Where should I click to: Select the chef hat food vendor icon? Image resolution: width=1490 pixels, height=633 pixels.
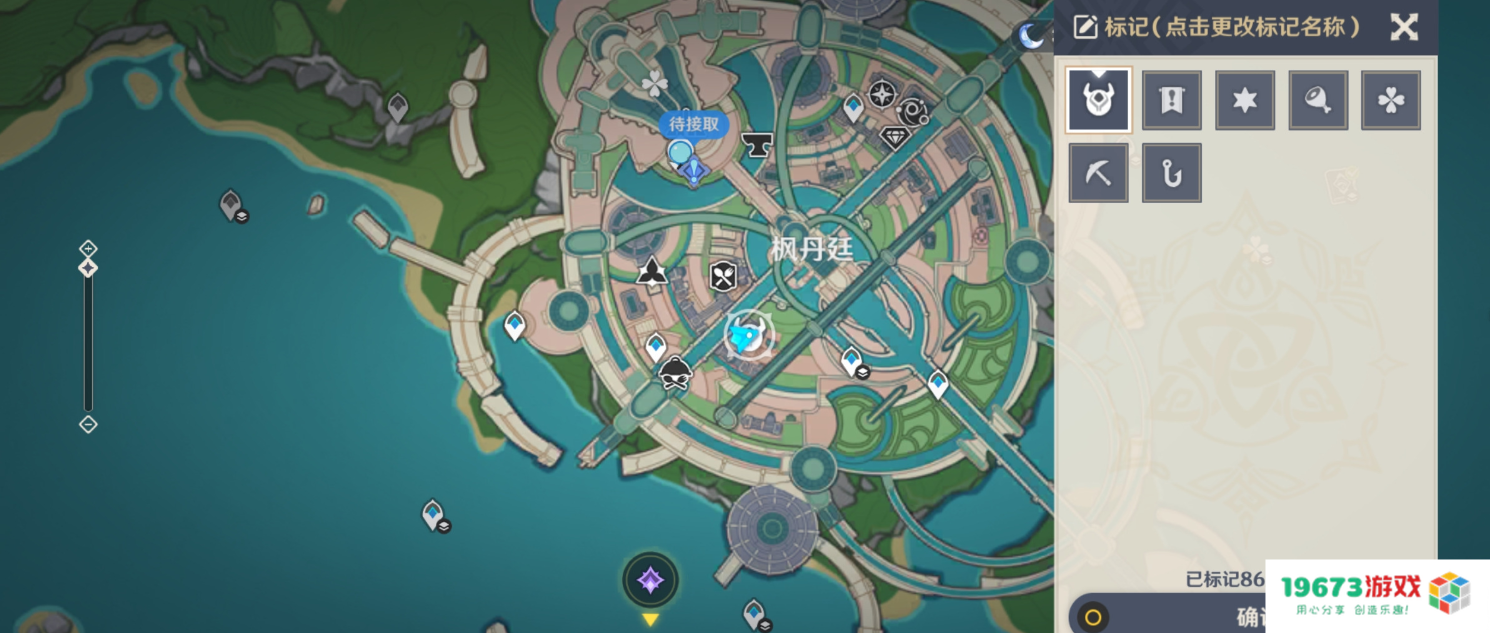[x=676, y=374]
